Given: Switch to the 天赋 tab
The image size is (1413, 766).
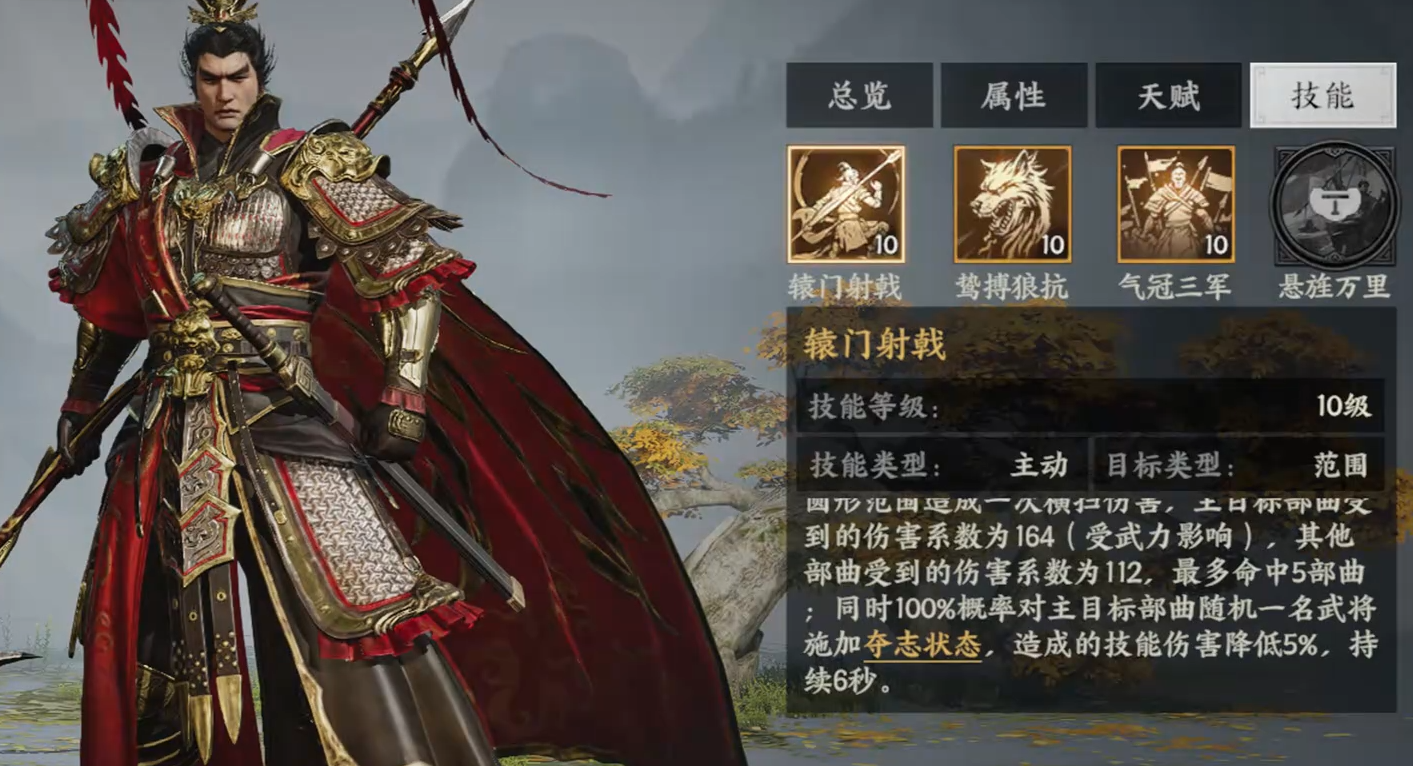Looking at the screenshot, I should point(1168,96).
